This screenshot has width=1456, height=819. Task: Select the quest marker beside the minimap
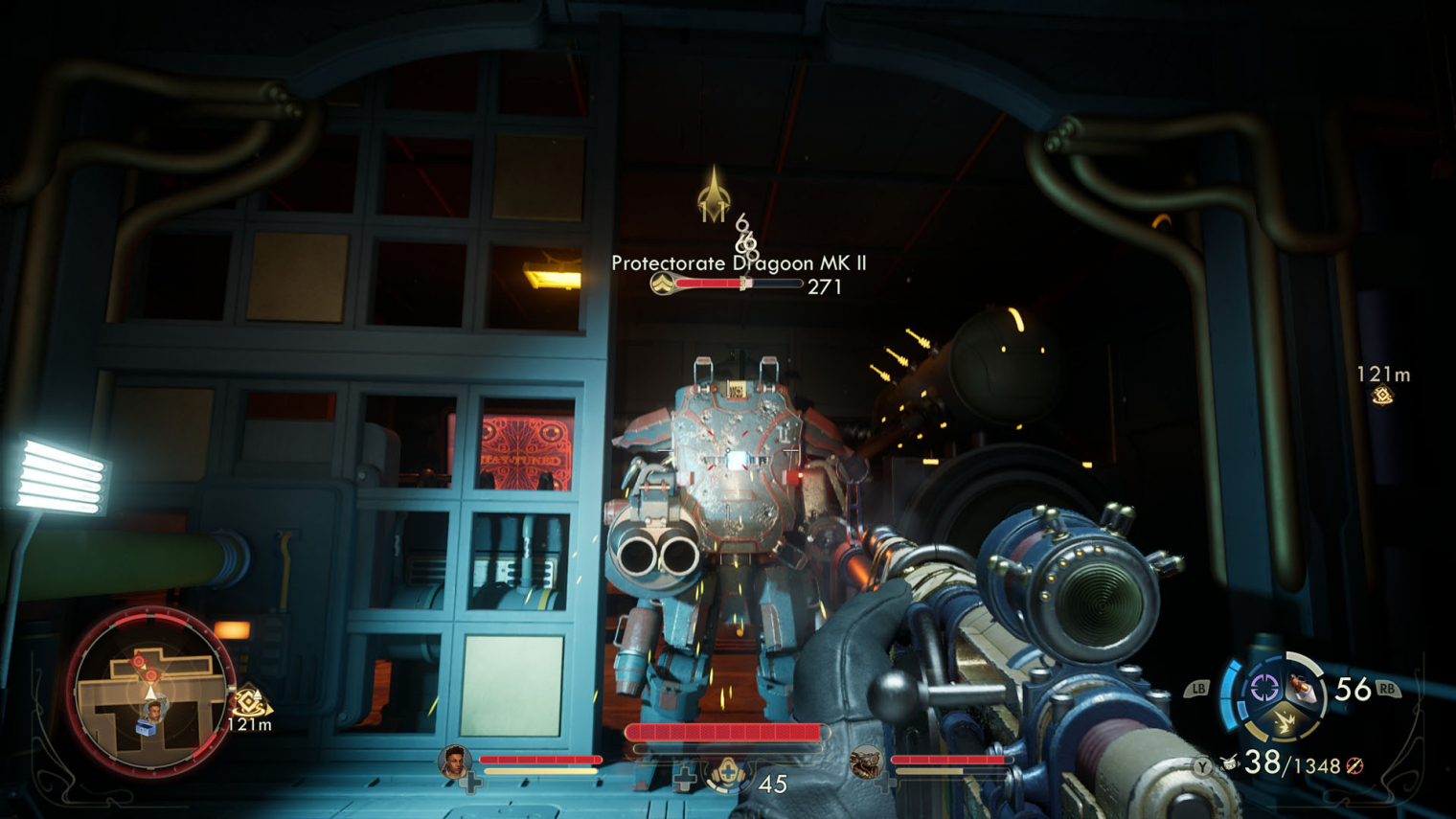250,702
